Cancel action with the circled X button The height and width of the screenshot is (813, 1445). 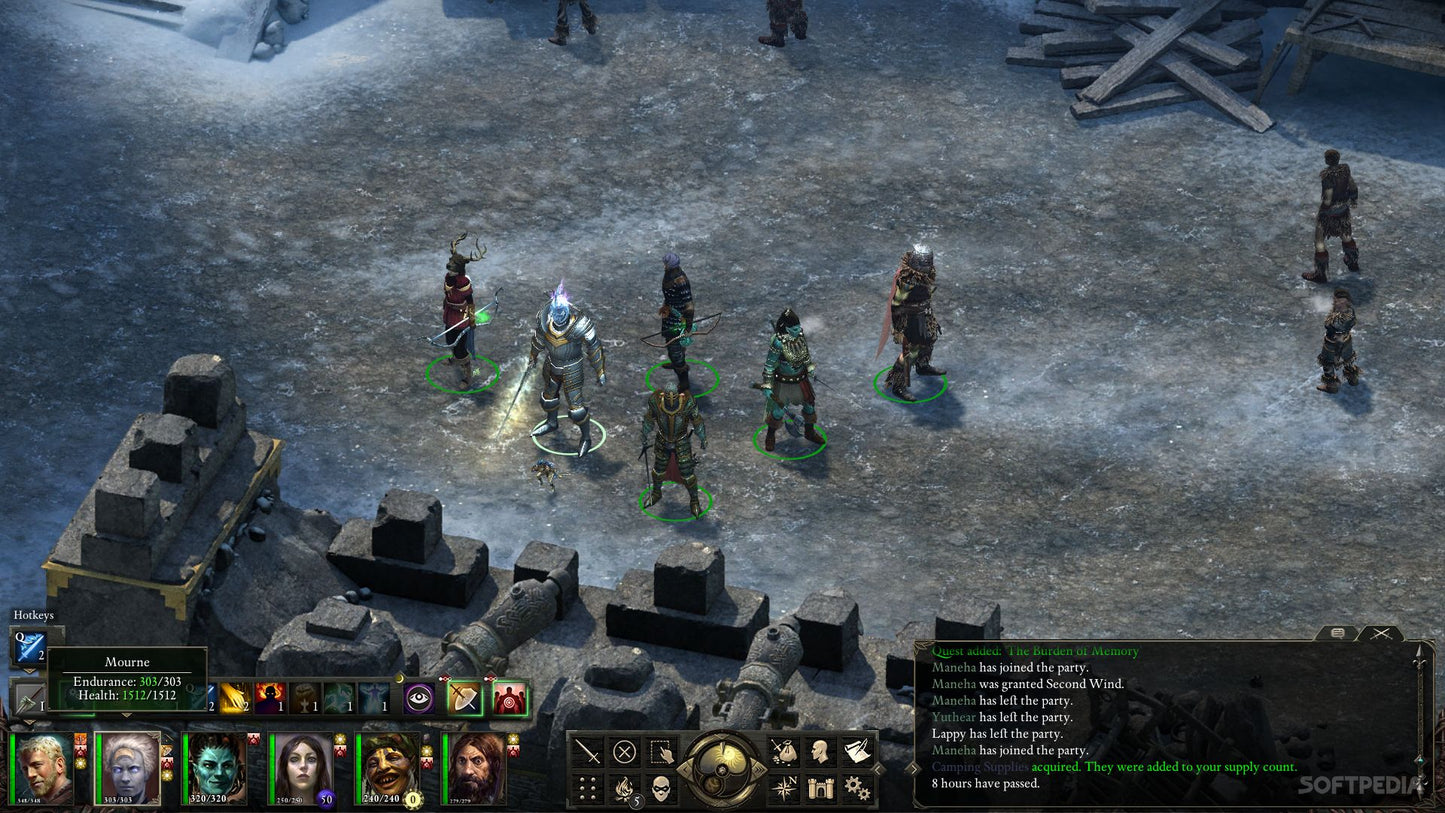[x=624, y=751]
